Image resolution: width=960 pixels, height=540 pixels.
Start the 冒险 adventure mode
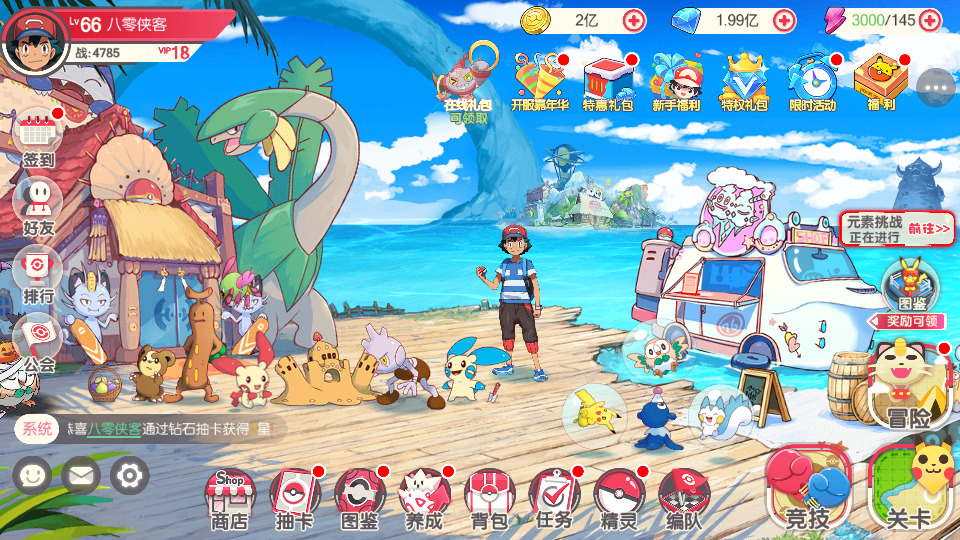click(908, 387)
